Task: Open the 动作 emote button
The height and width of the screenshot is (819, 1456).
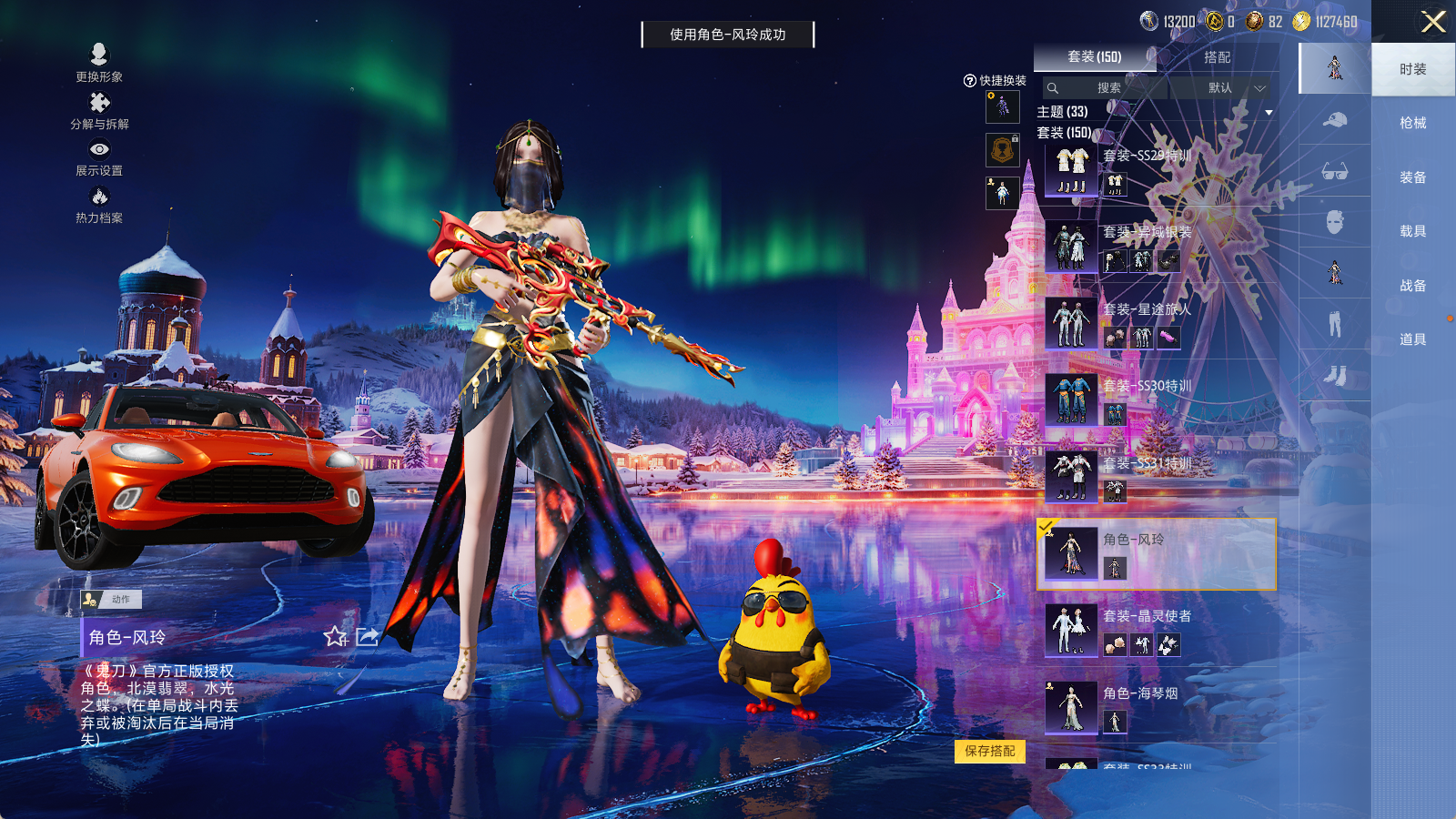Action: [x=111, y=599]
